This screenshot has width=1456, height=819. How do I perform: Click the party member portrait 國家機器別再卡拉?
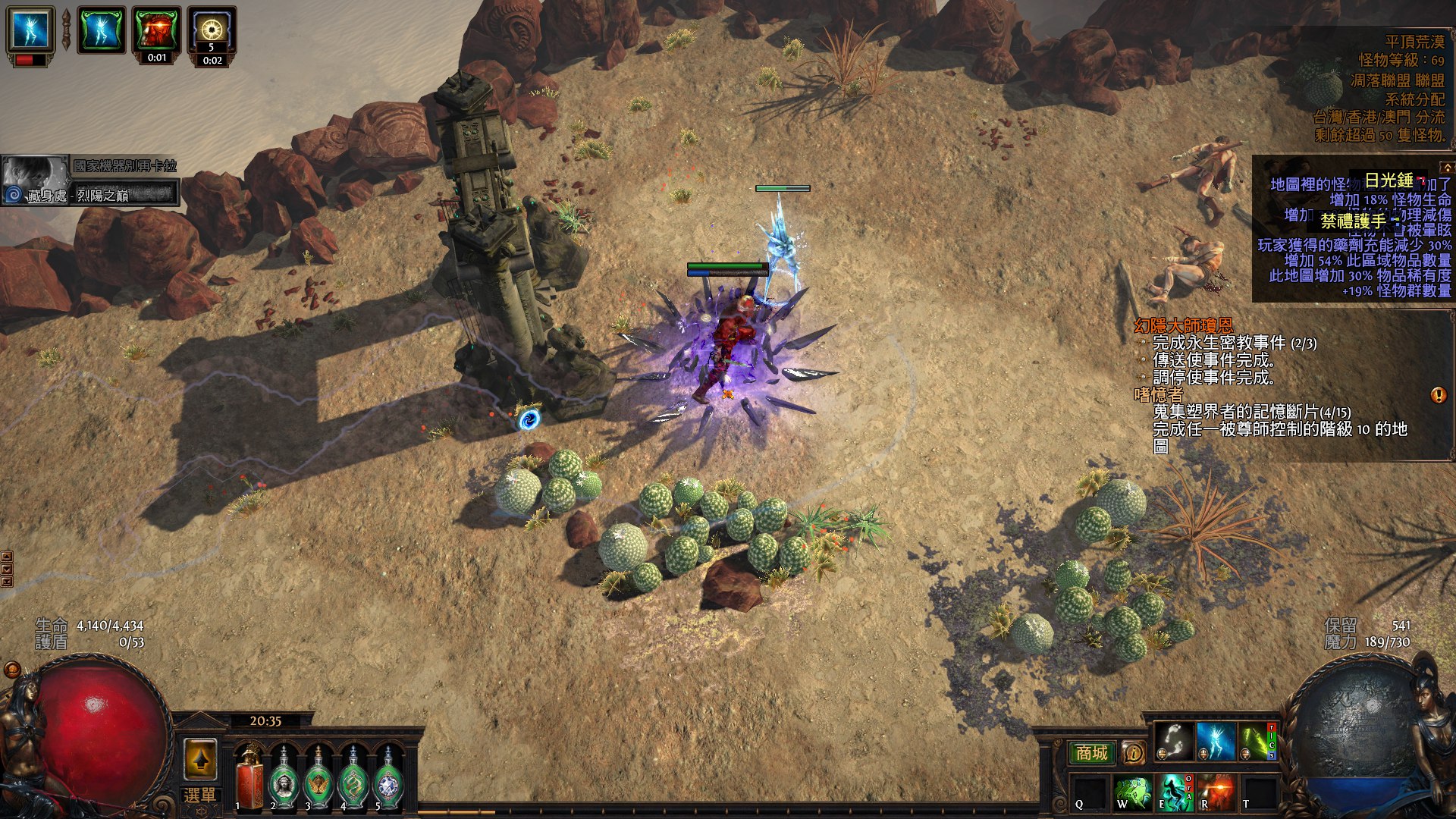point(35,173)
